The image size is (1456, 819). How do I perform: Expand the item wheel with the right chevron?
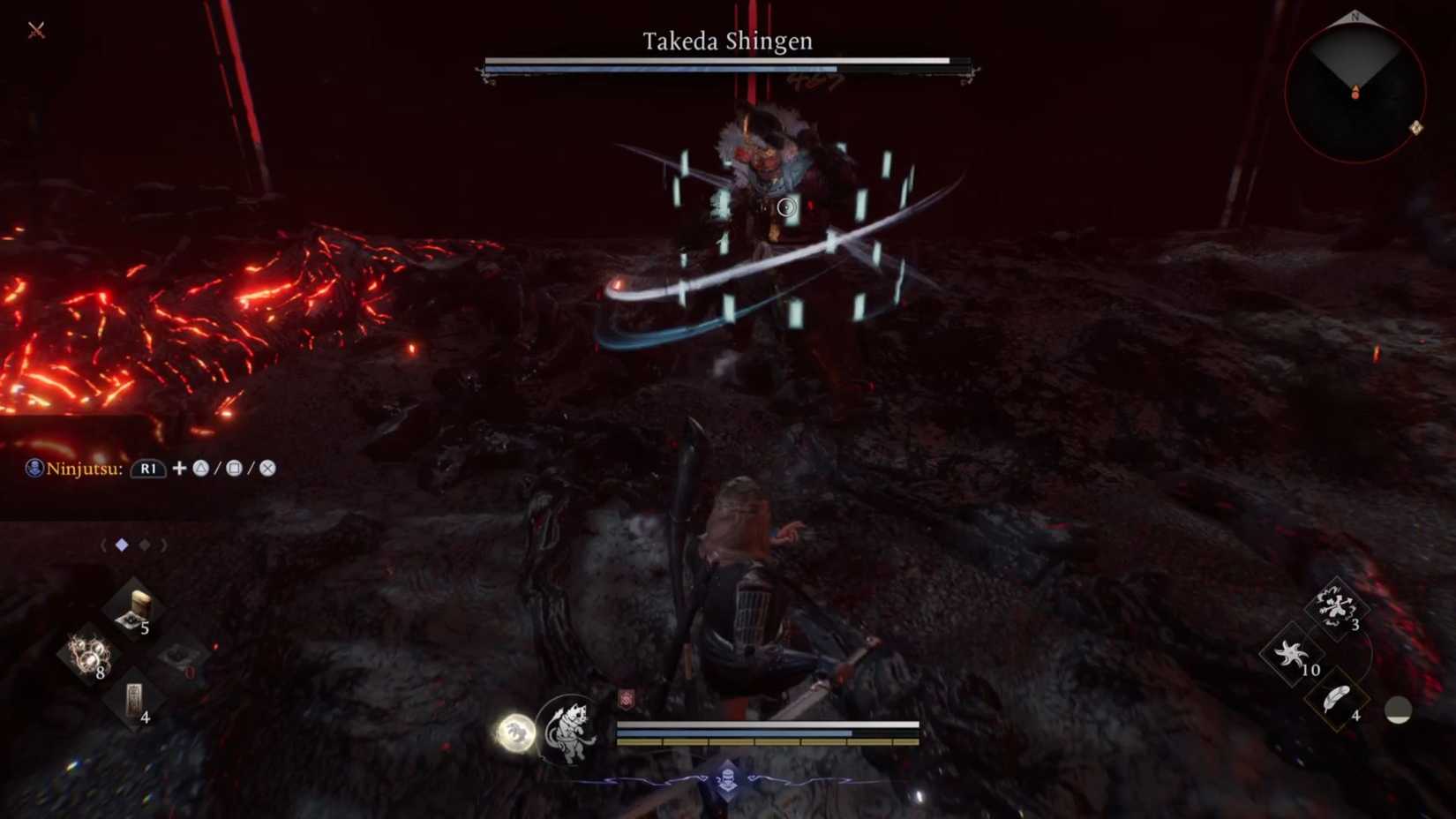pos(165,545)
